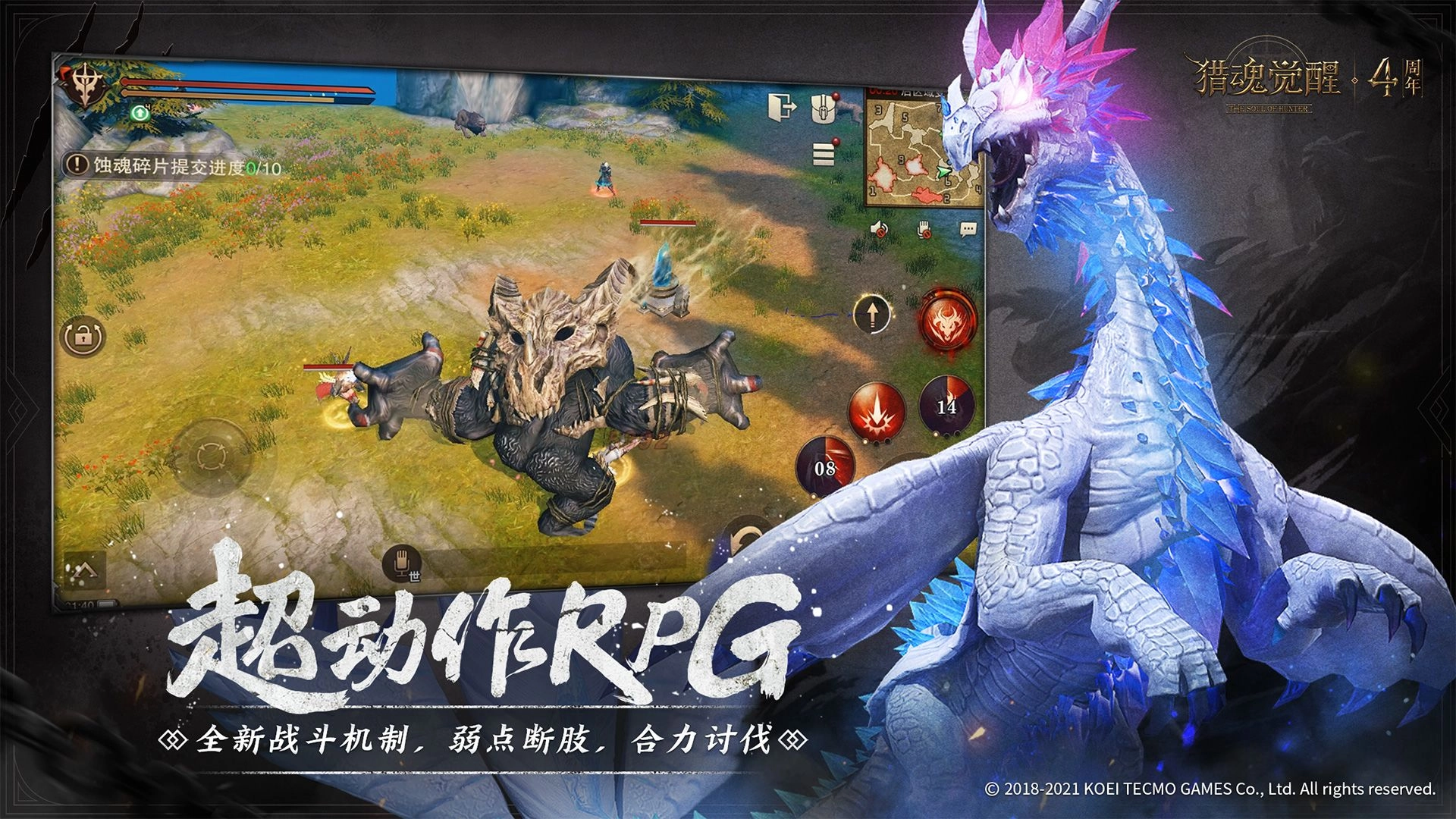The height and width of the screenshot is (819, 1456).
Task: Click the exit-stage door icon
Action: (x=783, y=106)
